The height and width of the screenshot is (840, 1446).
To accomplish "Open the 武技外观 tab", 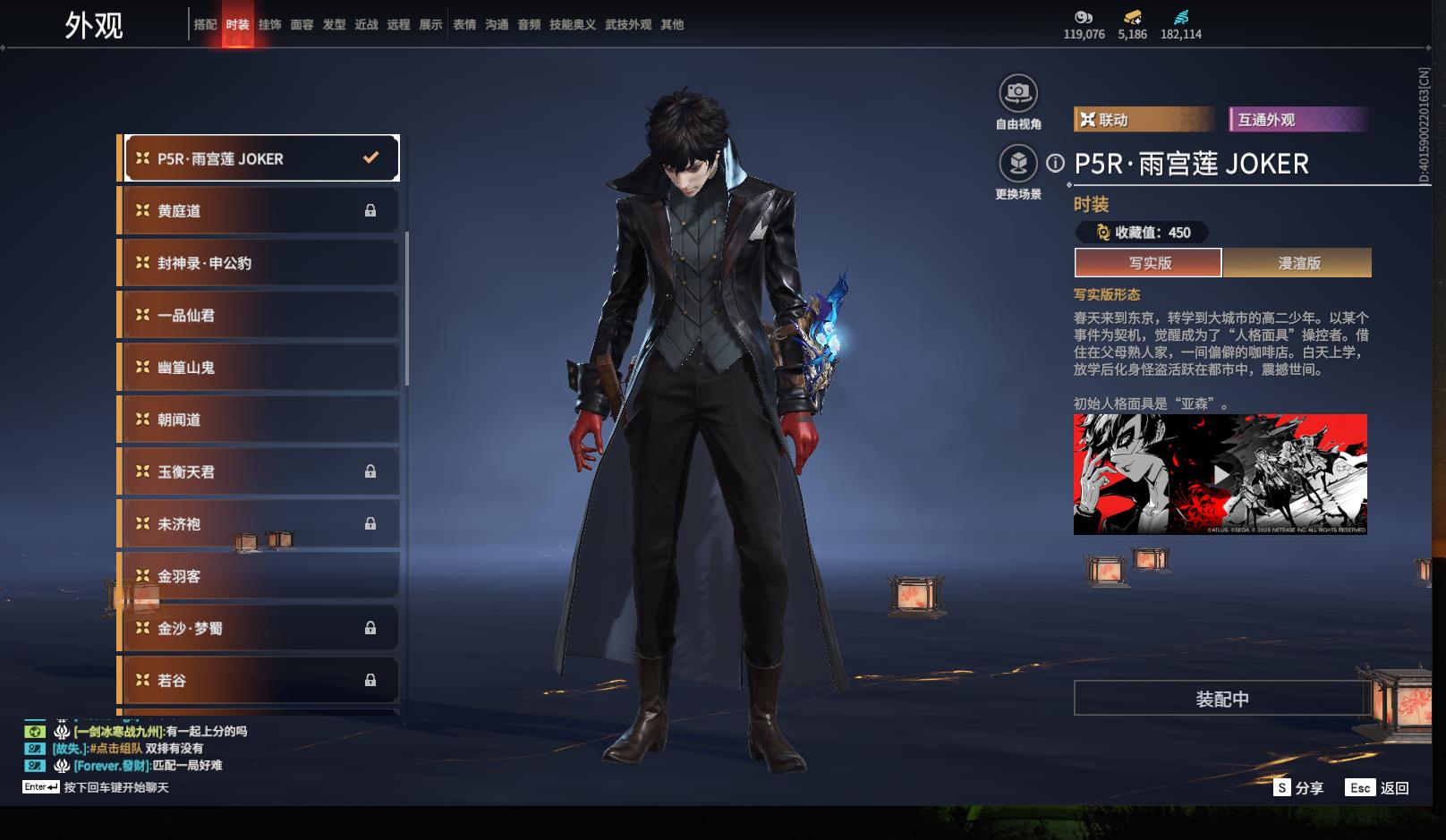I will click(628, 25).
